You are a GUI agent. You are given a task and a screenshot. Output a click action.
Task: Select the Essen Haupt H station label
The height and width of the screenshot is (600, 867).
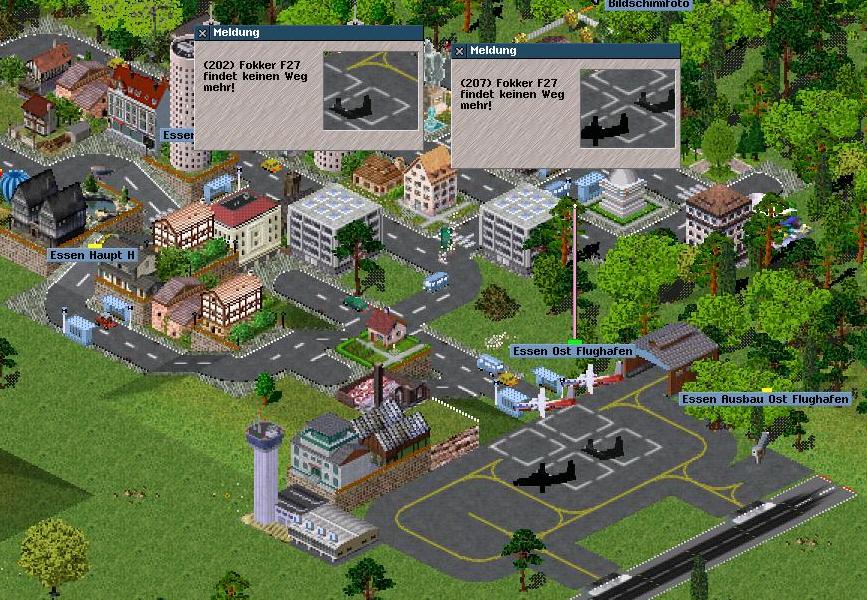93,255
